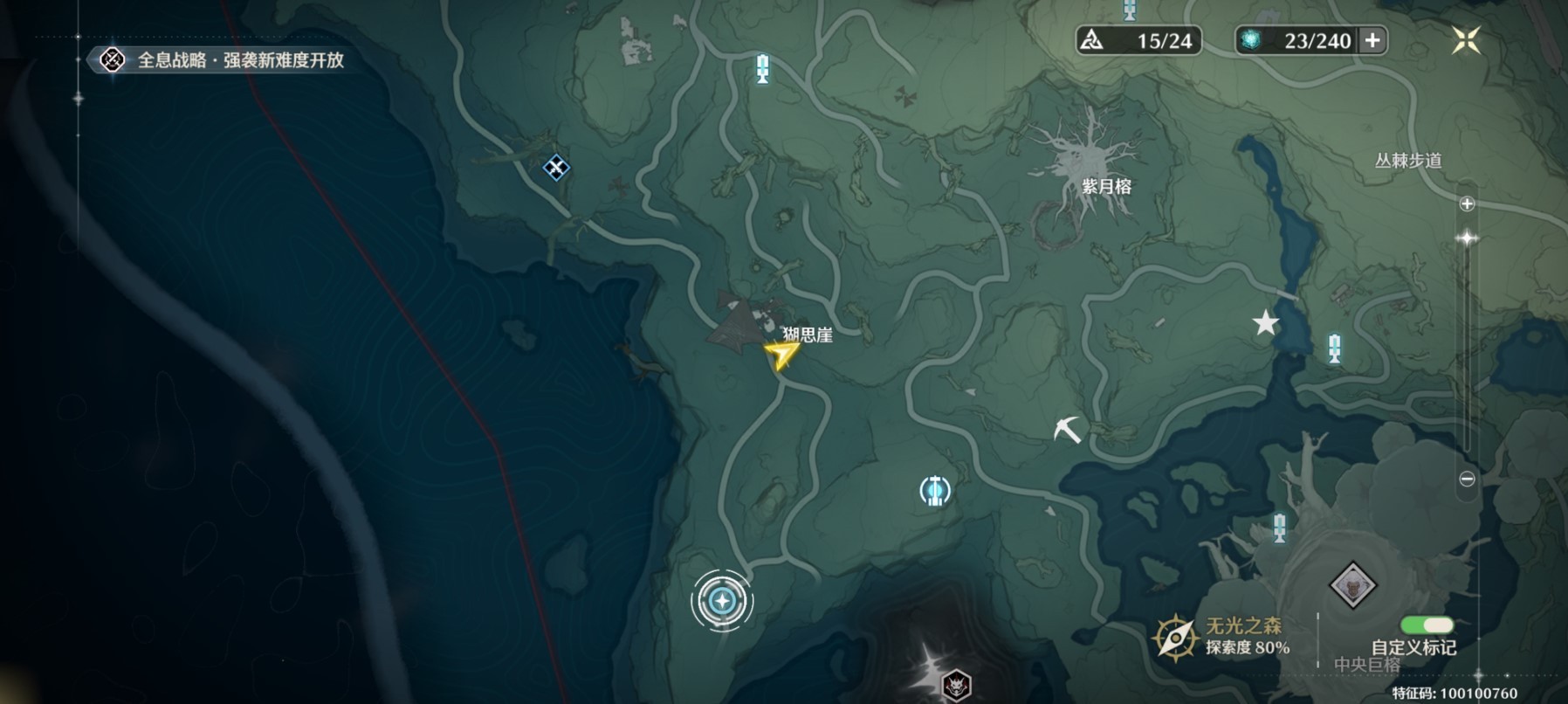Image resolution: width=1568 pixels, height=704 pixels.
Task: Open the 15/24 collectible counter
Action: coord(1138,40)
